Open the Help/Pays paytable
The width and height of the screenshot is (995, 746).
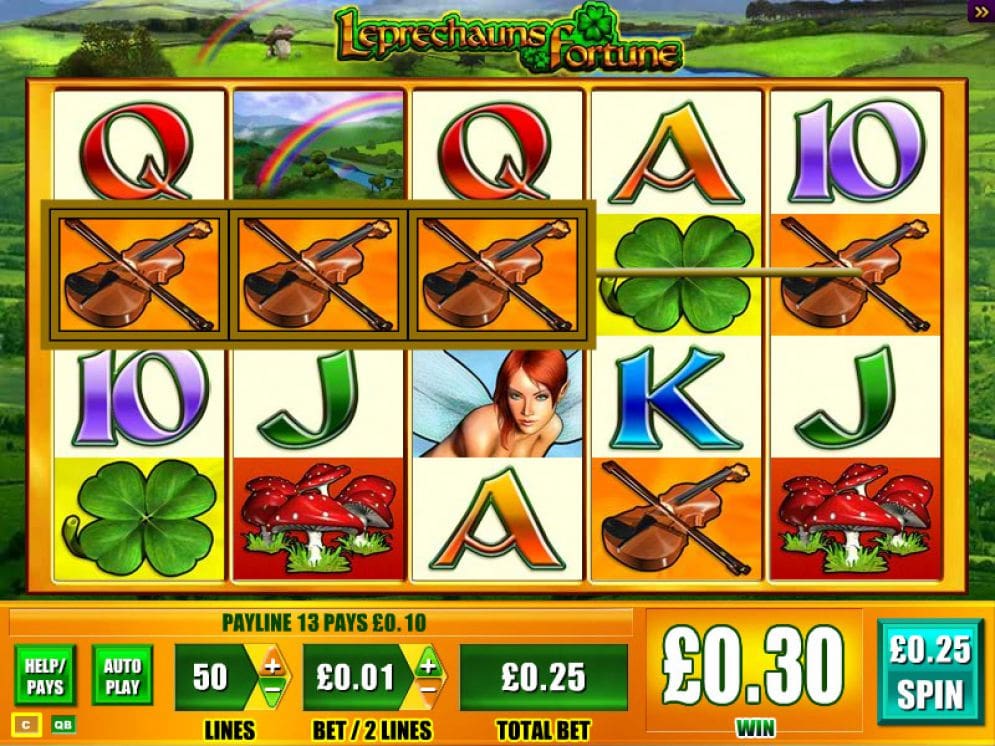click(x=45, y=676)
